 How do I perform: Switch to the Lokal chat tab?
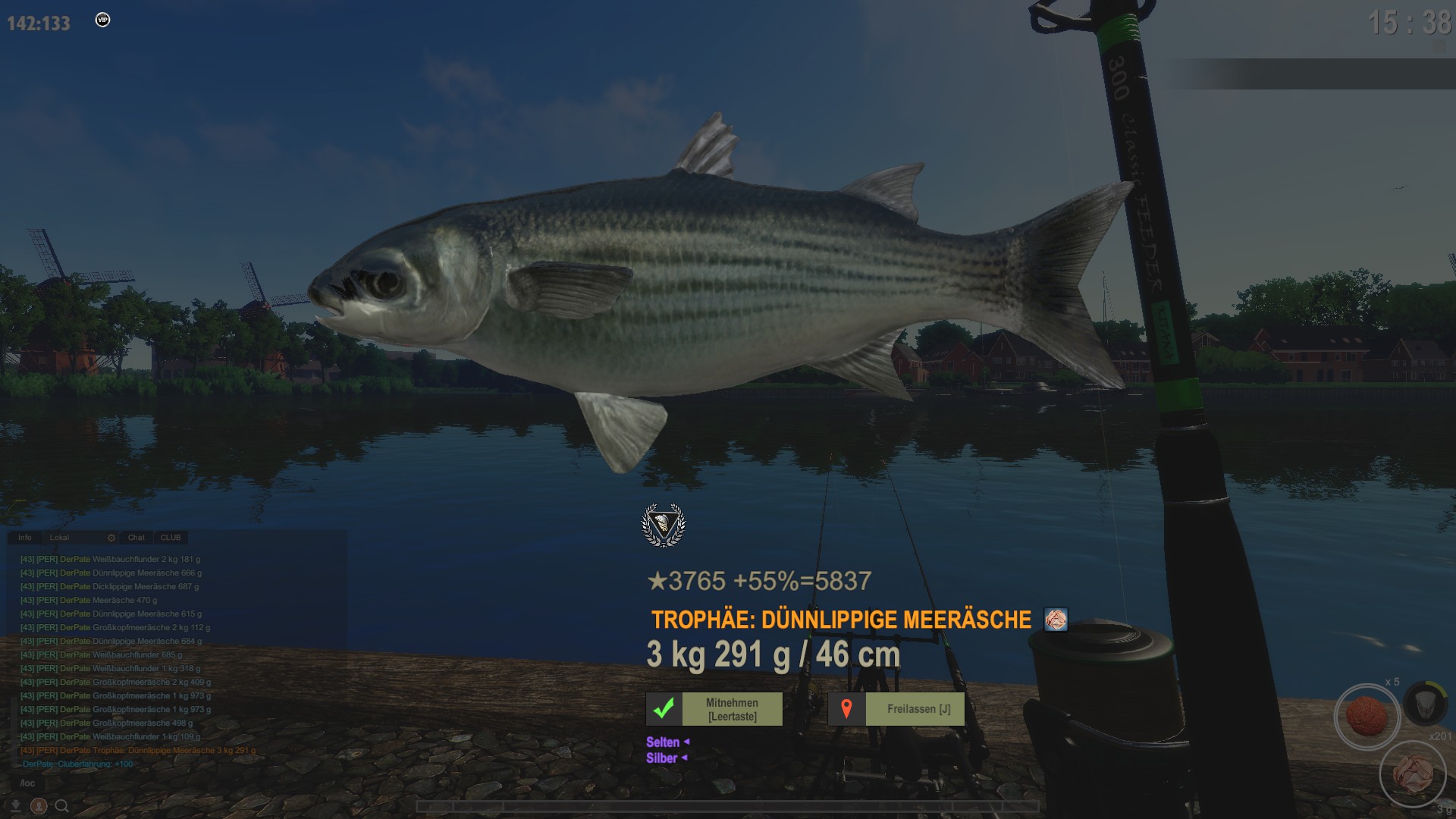click(59, 538)
